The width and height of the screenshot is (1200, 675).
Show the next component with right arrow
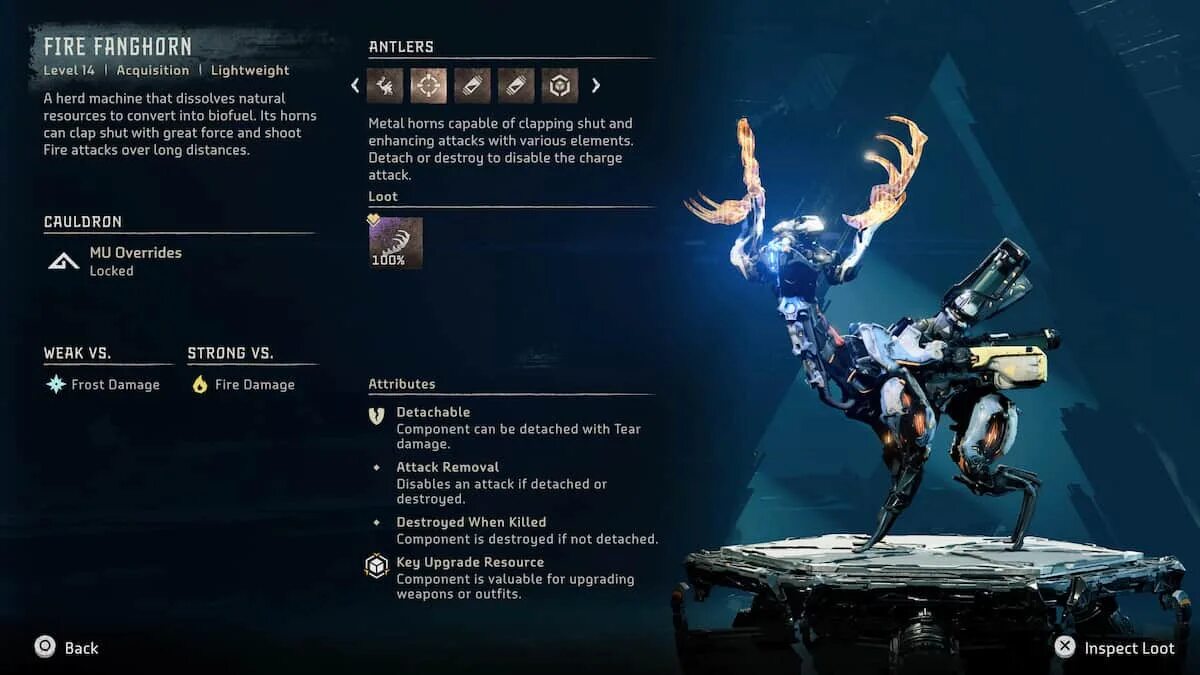coord(596,86)
